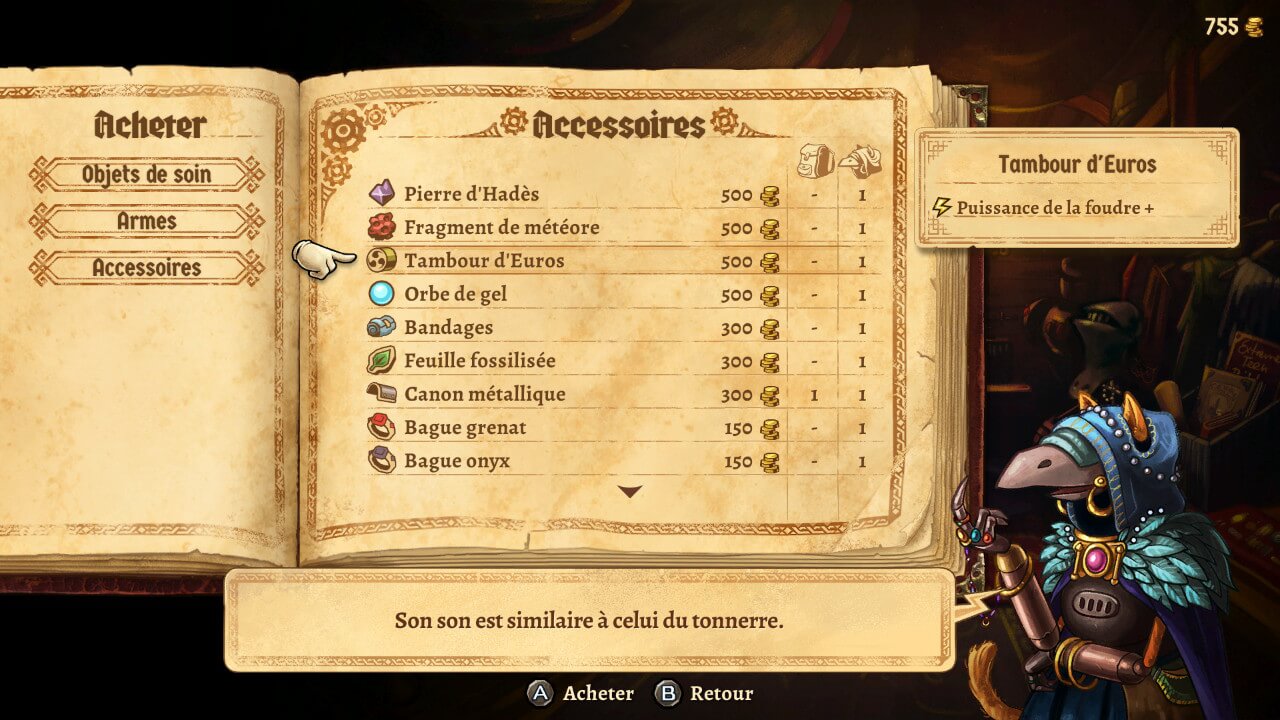This screenshot has height=720, width=1280.
Task: Select the Feuille fossilisée item
Action: pos(479,361)
